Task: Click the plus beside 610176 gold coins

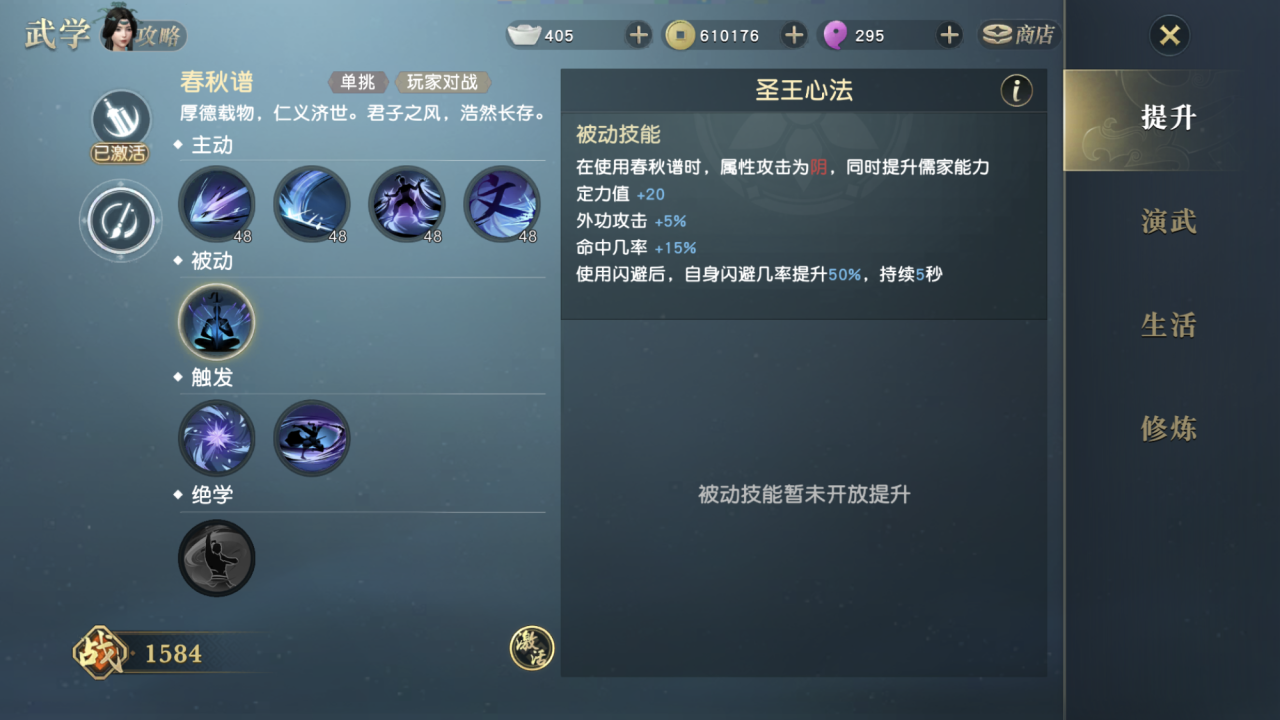Action: coord(793,35)
